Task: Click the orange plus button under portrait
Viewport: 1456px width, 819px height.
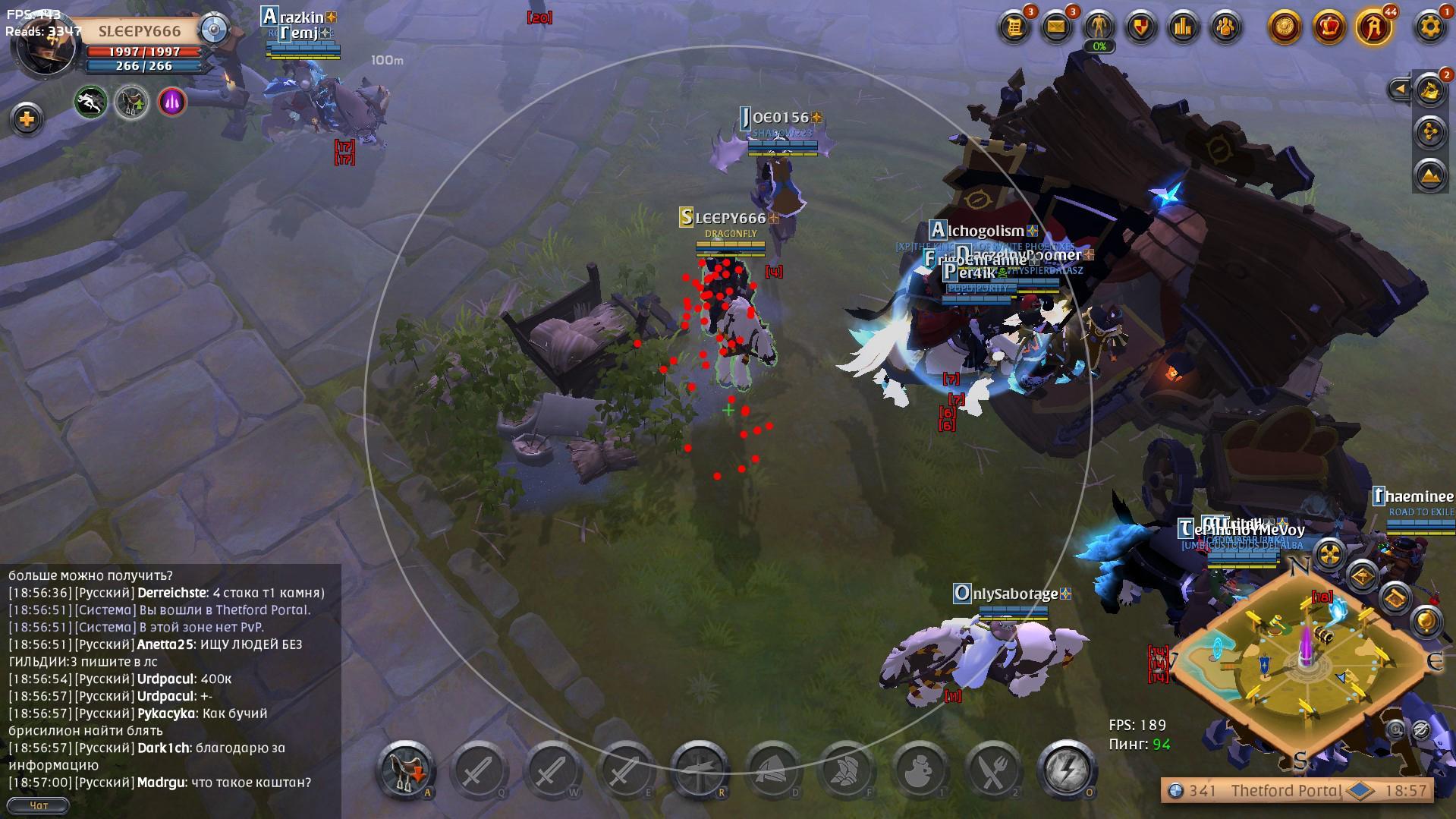Action: coord(27,119)
